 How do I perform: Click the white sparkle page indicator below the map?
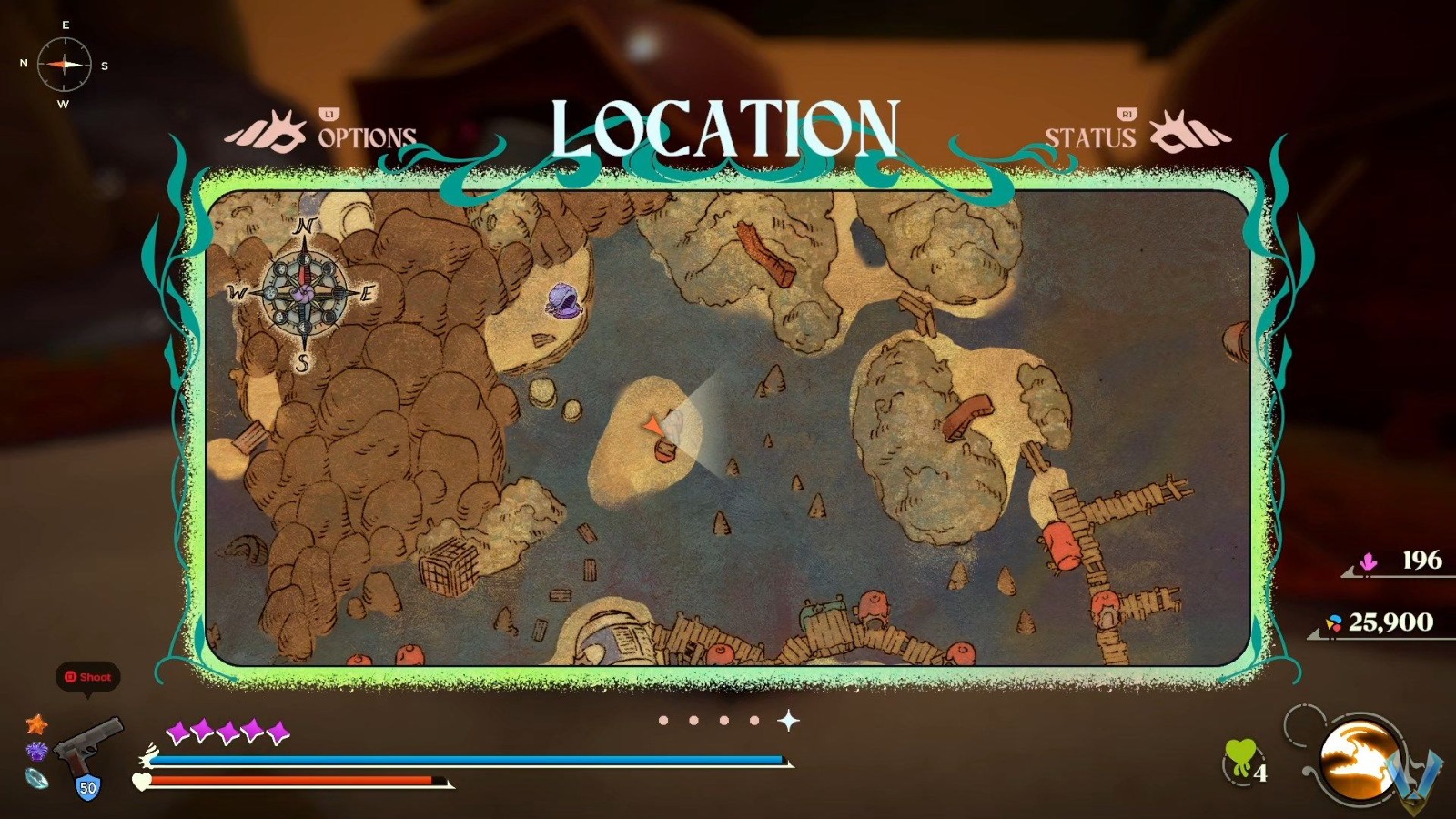[x=788, y=719]
